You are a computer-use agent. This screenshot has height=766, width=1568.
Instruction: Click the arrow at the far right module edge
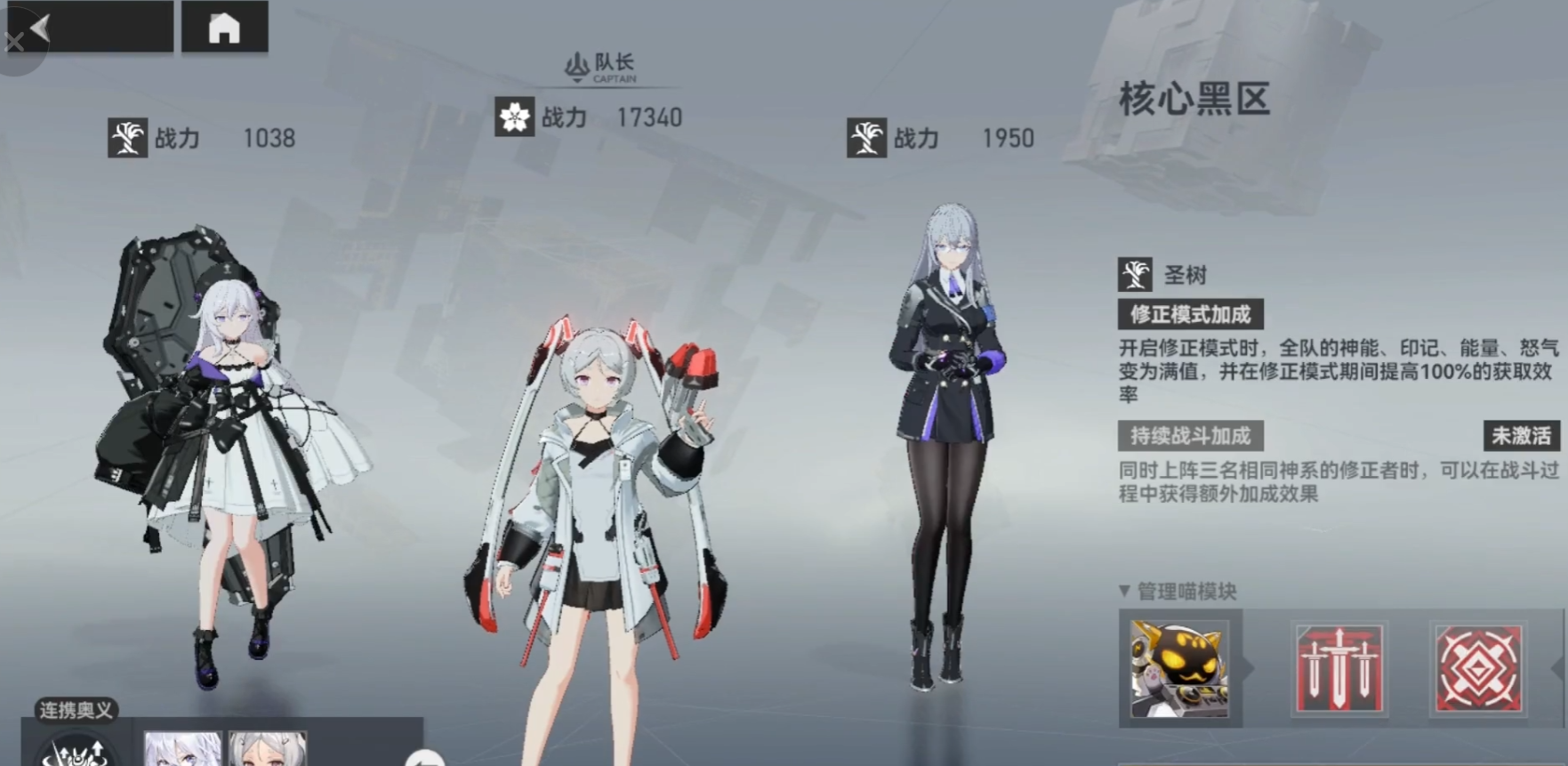(1558, 669)
